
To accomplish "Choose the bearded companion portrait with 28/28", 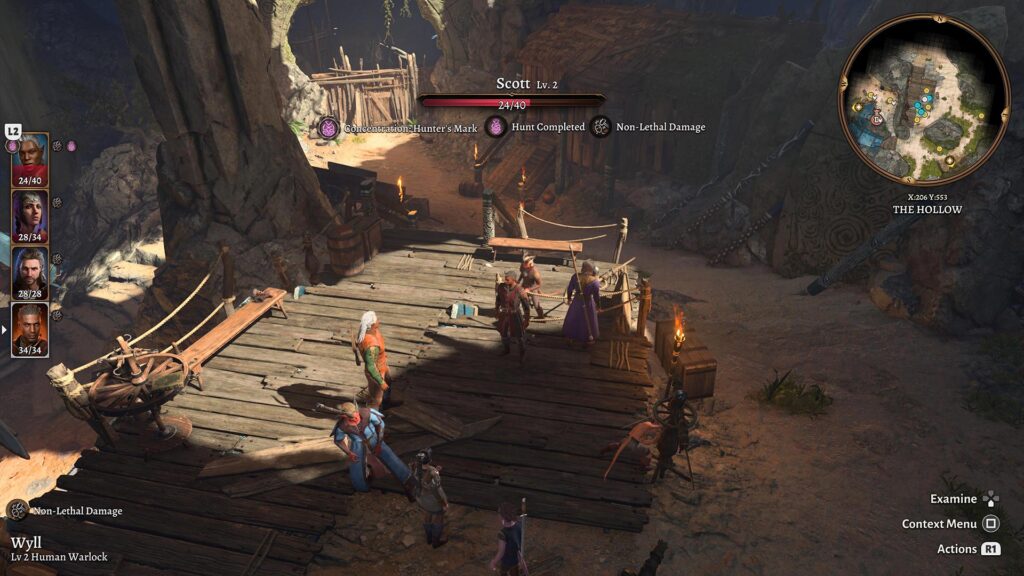I will (x=30, y=271).
